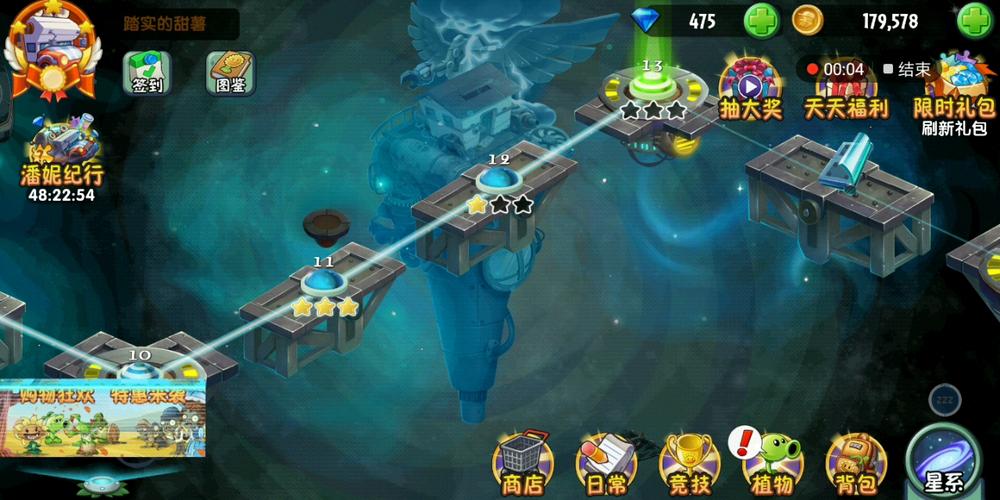Add more gold coins

(x=975, y=21)
